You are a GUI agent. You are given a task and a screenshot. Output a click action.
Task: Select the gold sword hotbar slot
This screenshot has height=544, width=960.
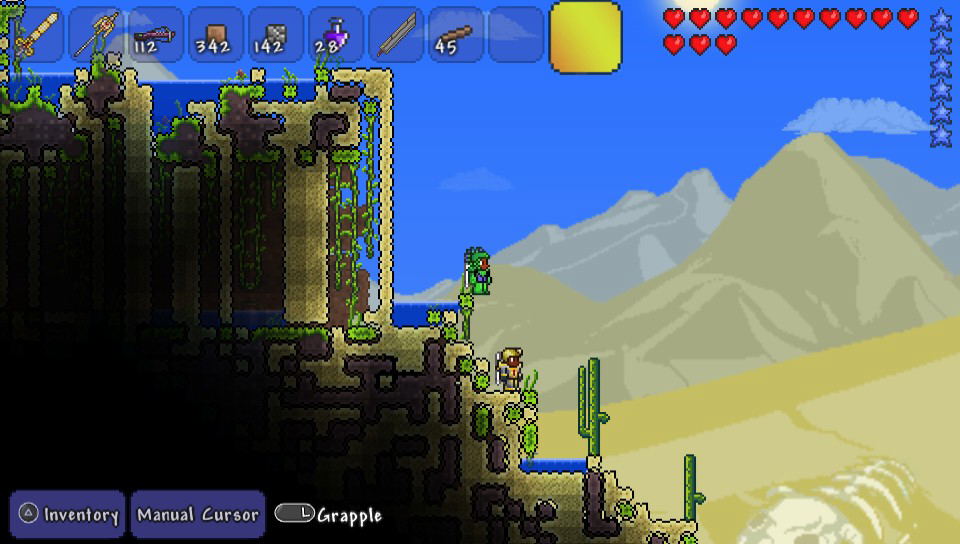click(37, 35)
